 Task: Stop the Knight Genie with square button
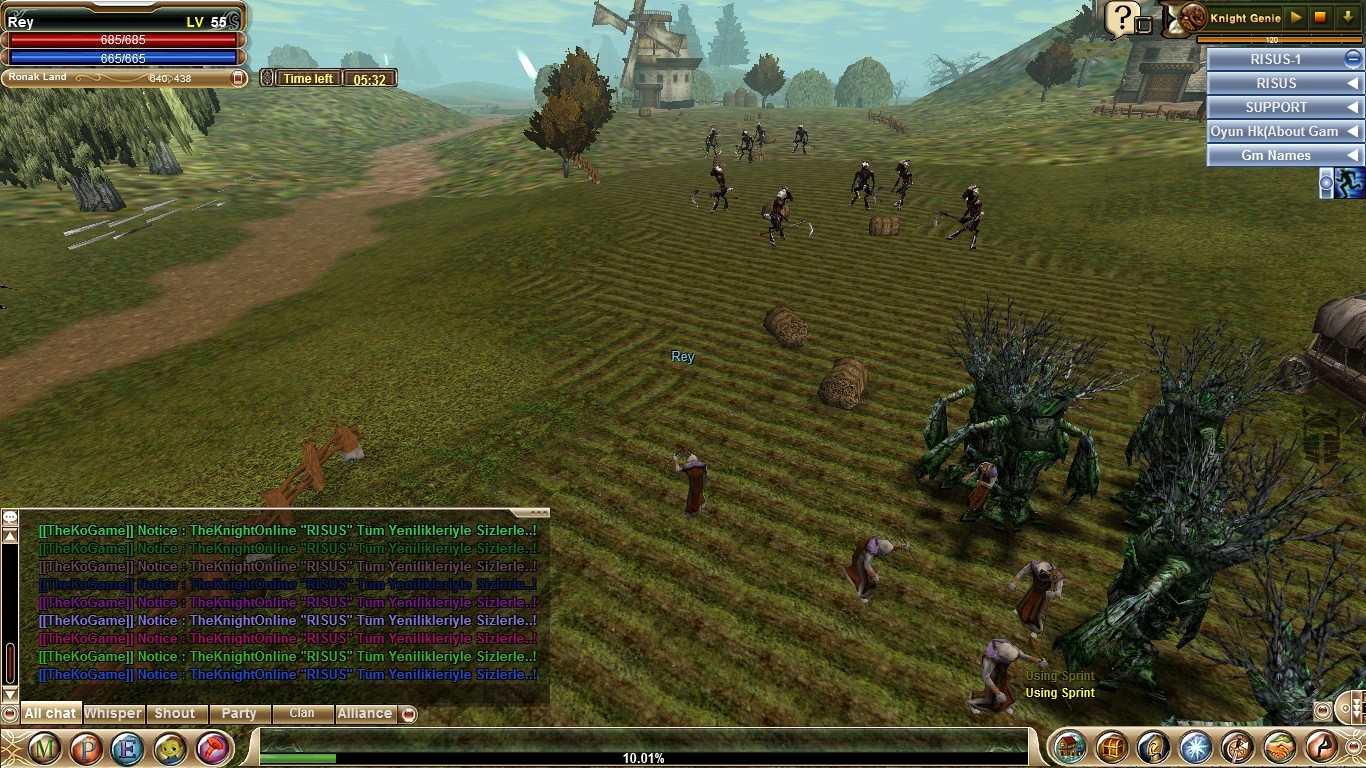(1321, 18)
